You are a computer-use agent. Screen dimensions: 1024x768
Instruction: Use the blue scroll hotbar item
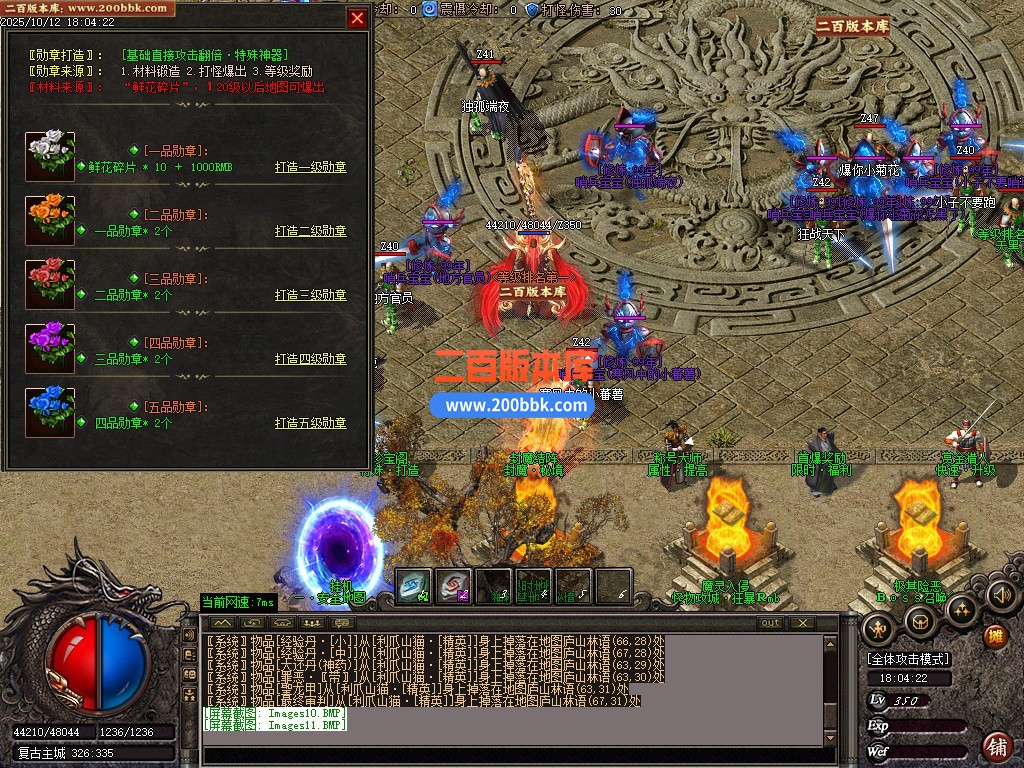click(x=415, y=586)
